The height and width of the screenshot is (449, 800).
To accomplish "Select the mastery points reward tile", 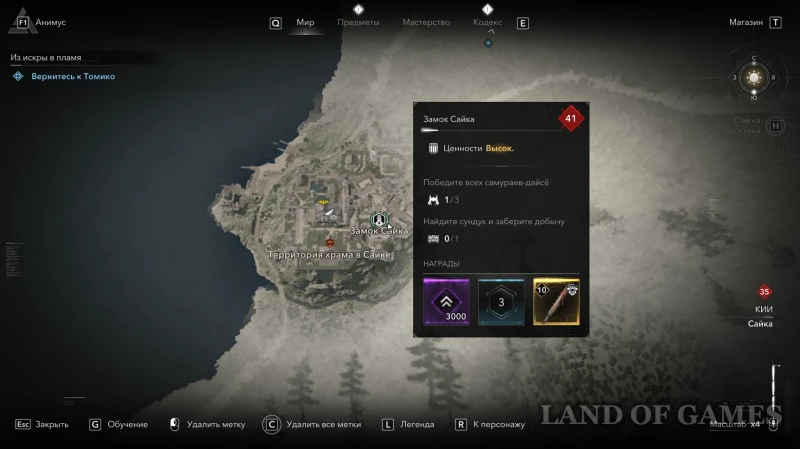I will [x=501, y=301].
